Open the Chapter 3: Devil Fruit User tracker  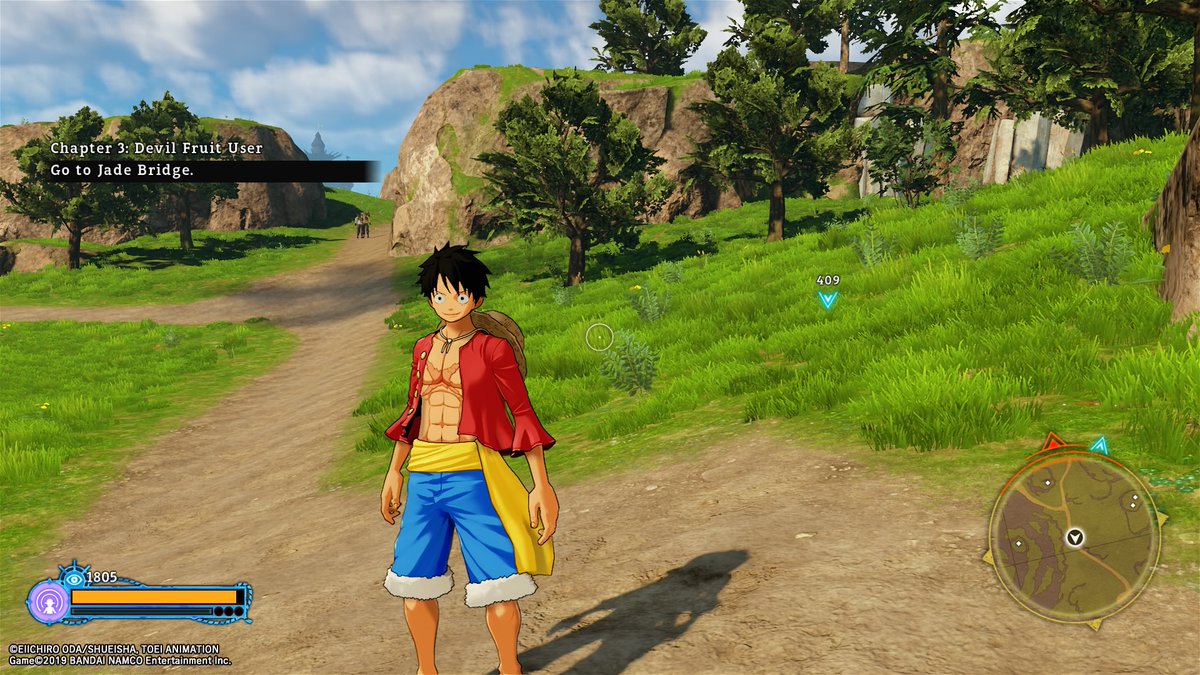[x=157, y=149]
